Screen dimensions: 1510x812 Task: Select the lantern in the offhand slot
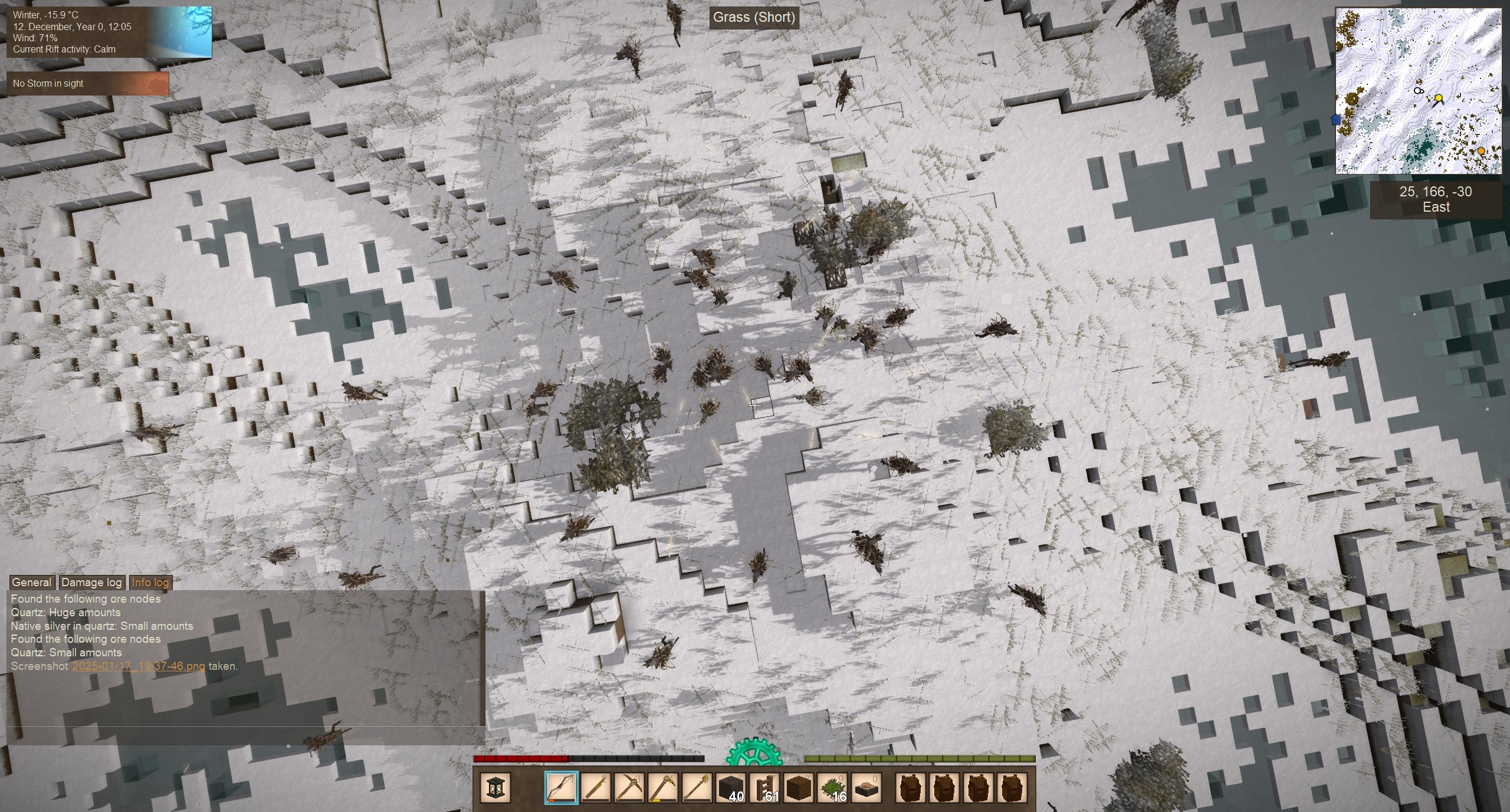tap(494, 787)
